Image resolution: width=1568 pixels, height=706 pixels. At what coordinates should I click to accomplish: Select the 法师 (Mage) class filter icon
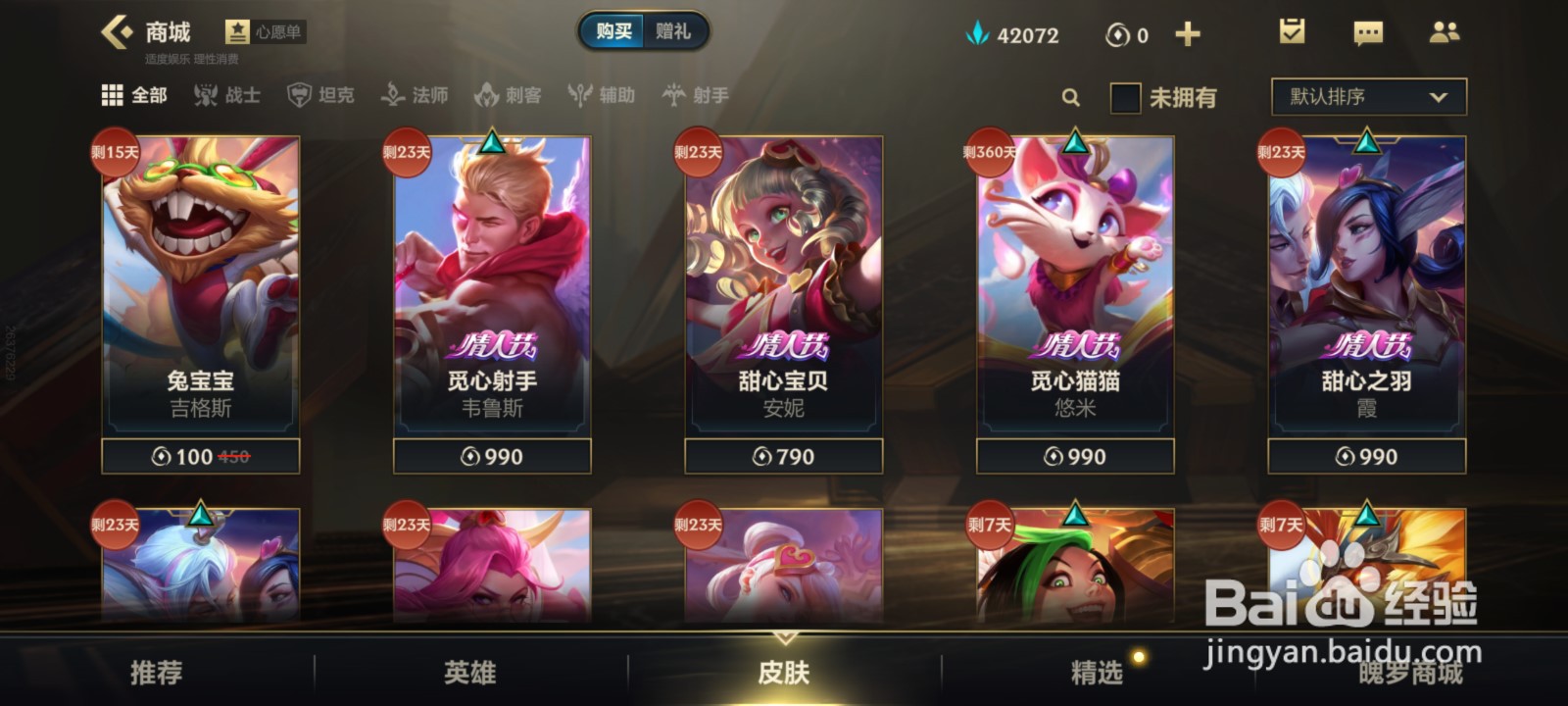pos(392,96)
